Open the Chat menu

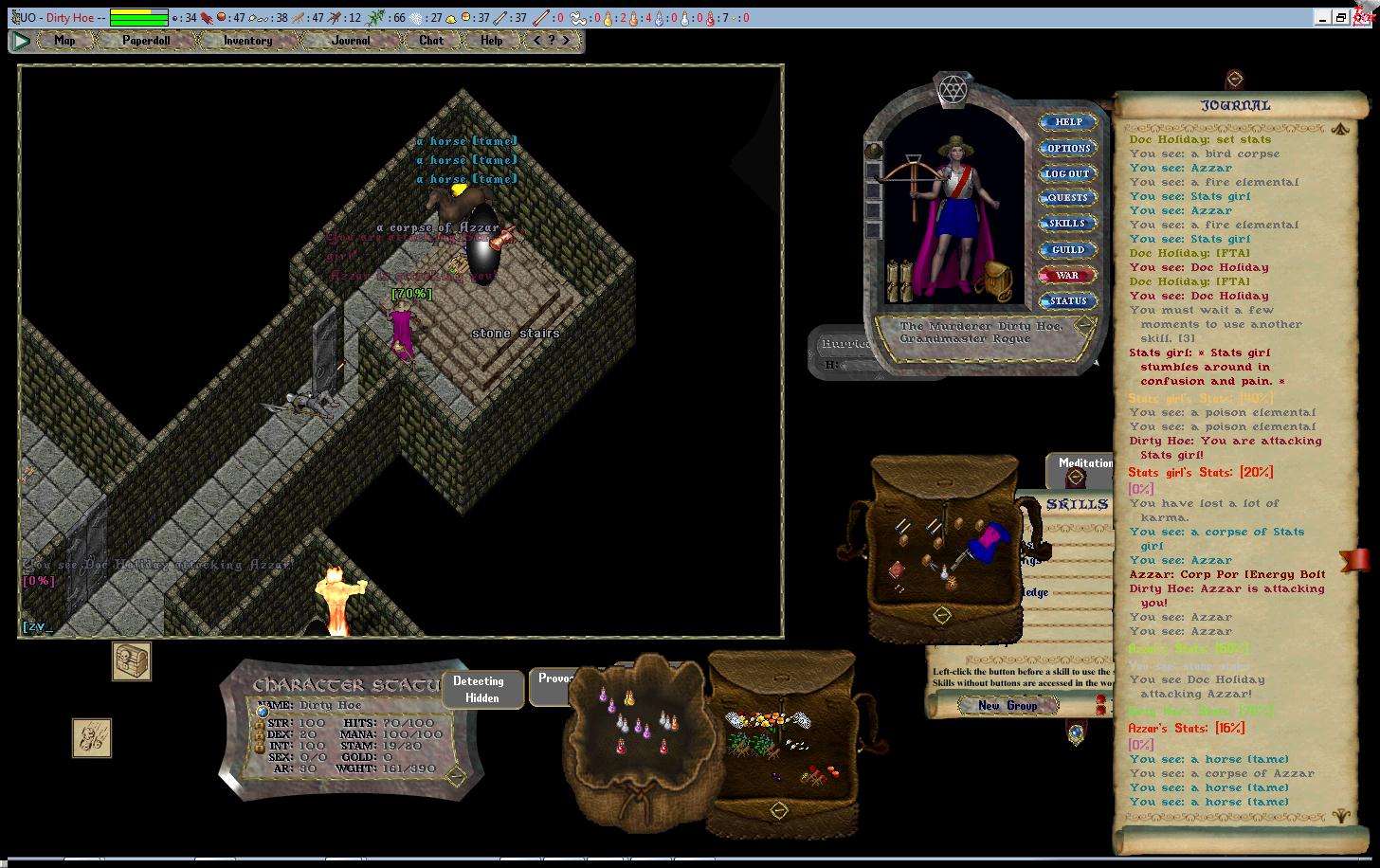point(431,41)
